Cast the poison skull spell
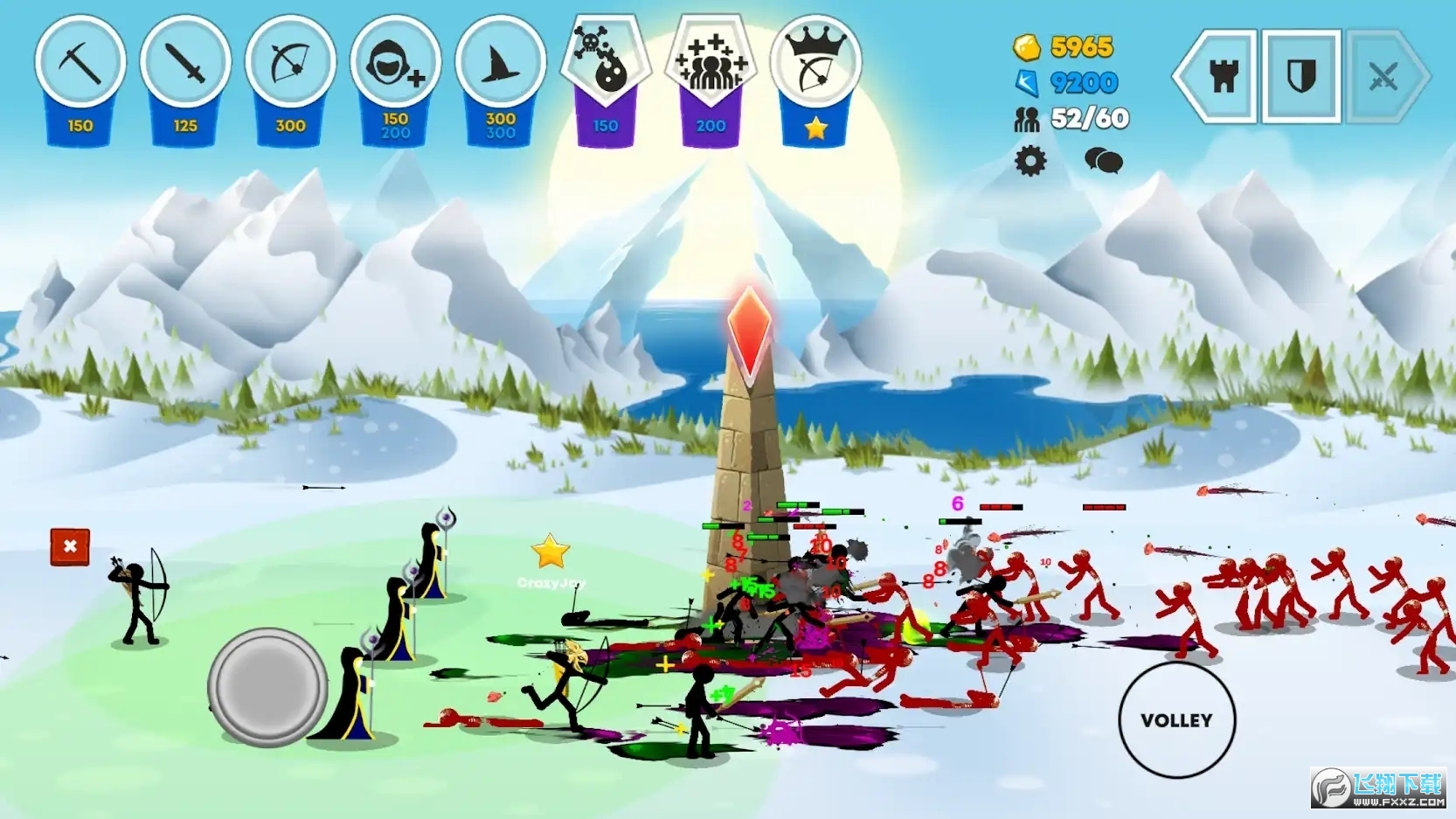Viewport: 1456px width, 819px height. (x=606, y=63)
